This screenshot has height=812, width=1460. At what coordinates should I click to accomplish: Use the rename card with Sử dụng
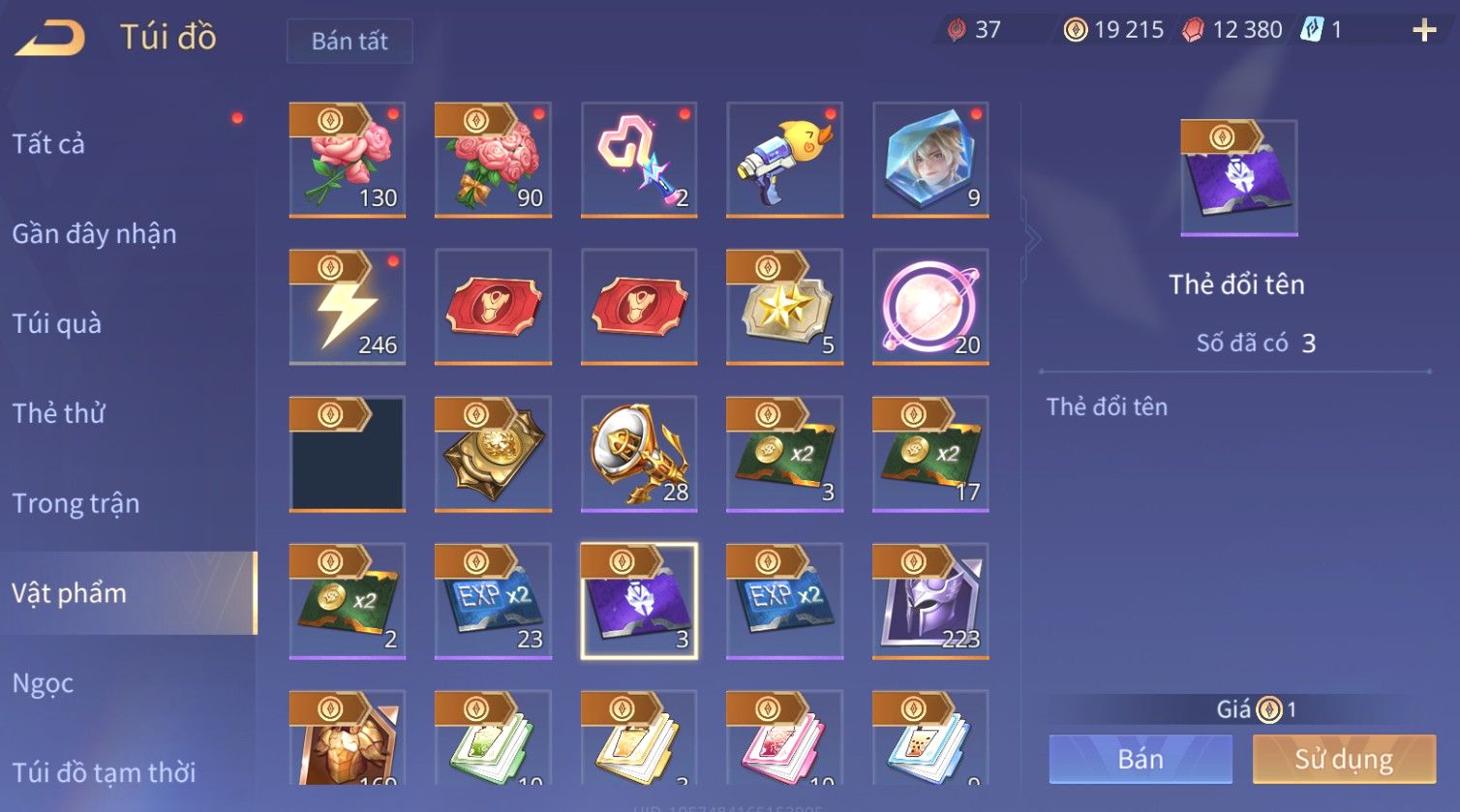(x=1344, y=759)
